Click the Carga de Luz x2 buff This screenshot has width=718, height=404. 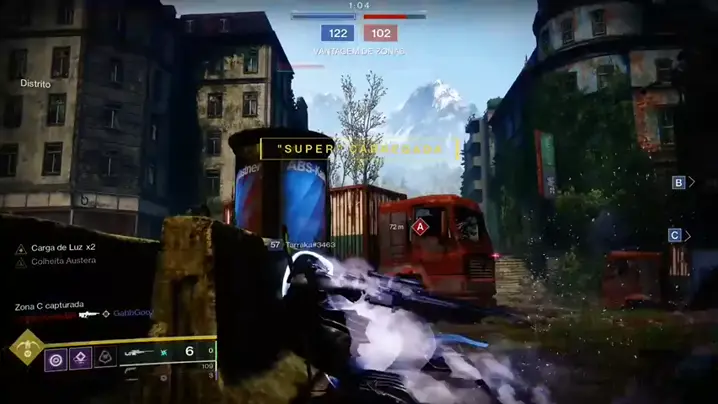coord(62,247)
